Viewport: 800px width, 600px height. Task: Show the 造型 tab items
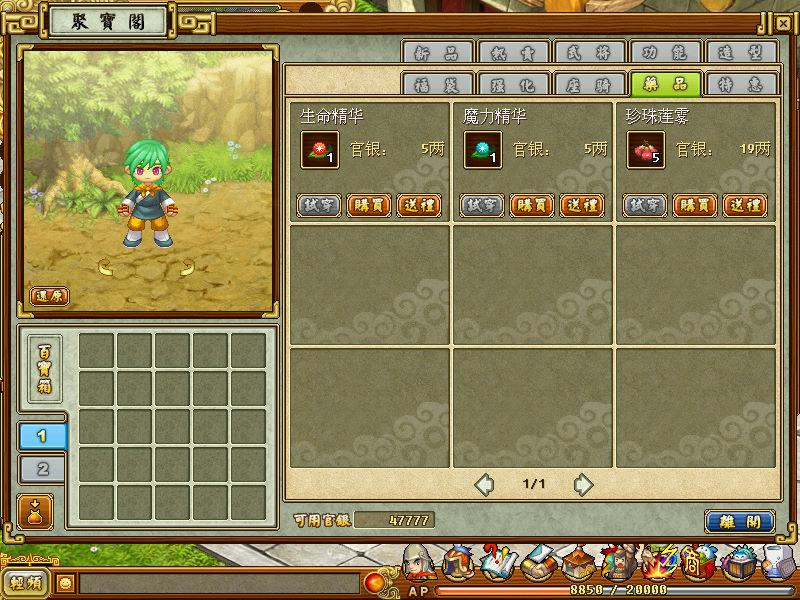(741, 53)
